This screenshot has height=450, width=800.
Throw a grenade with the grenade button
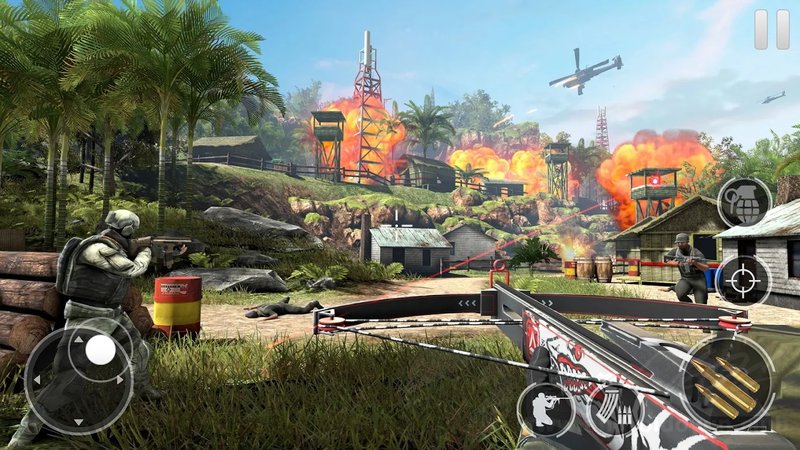[744, 203]
